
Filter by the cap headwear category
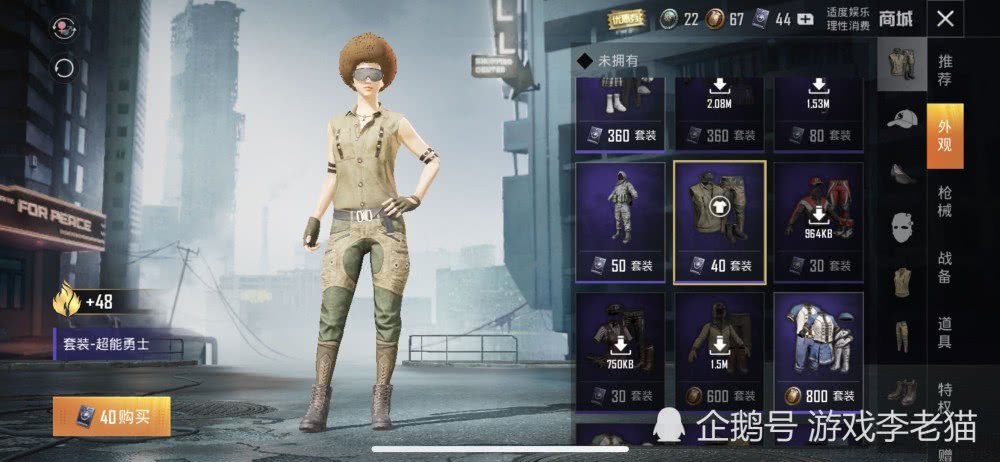(902, 119)
